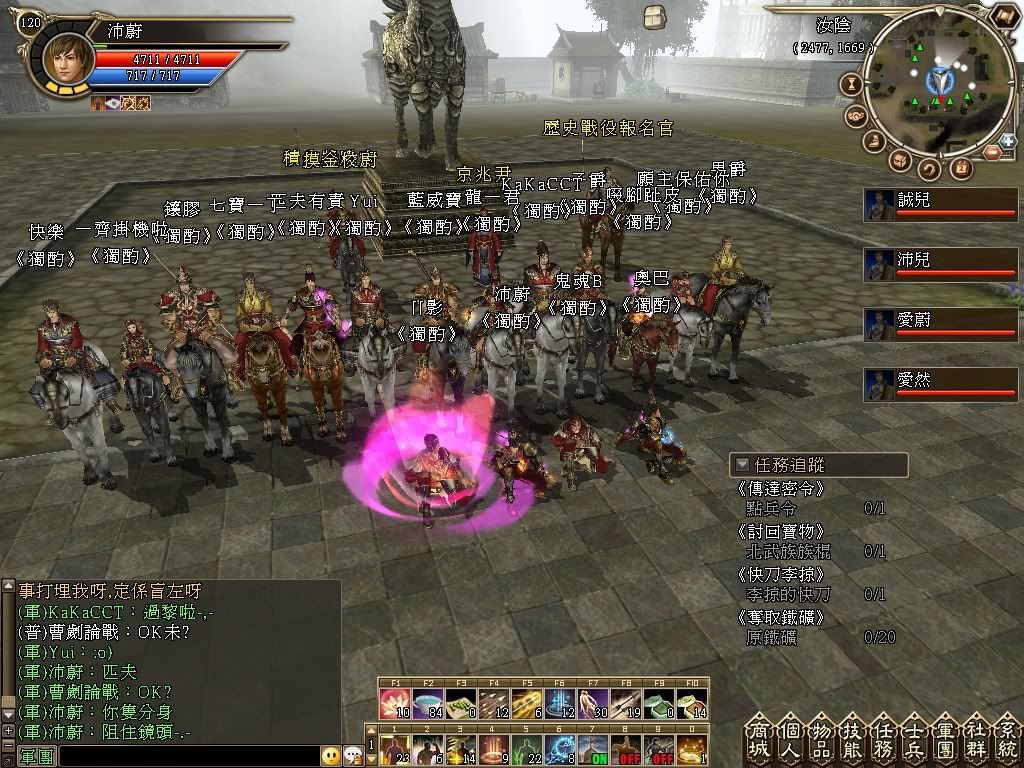Switch chat channel with the 軍團 button
The height and width of the screenshot is (768, 1024).
click(x=36, y=756)
